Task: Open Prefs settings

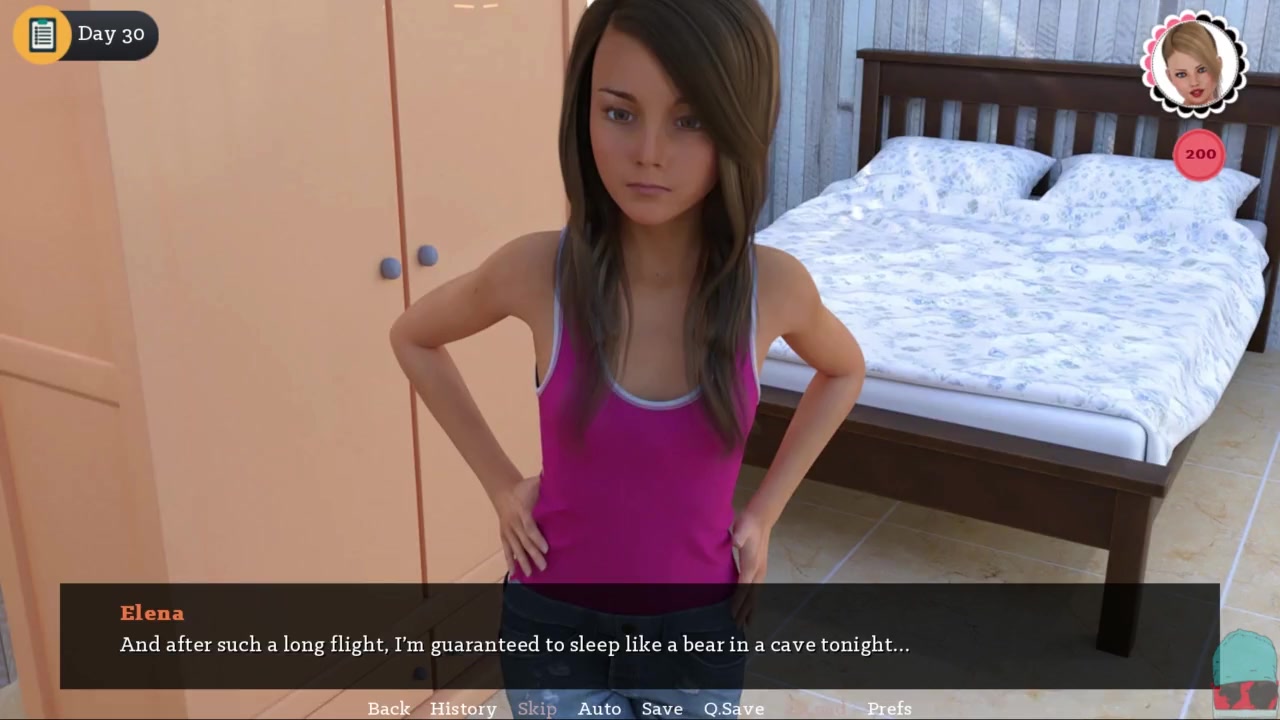Action: pyautogui.click(x=889, y=708)
